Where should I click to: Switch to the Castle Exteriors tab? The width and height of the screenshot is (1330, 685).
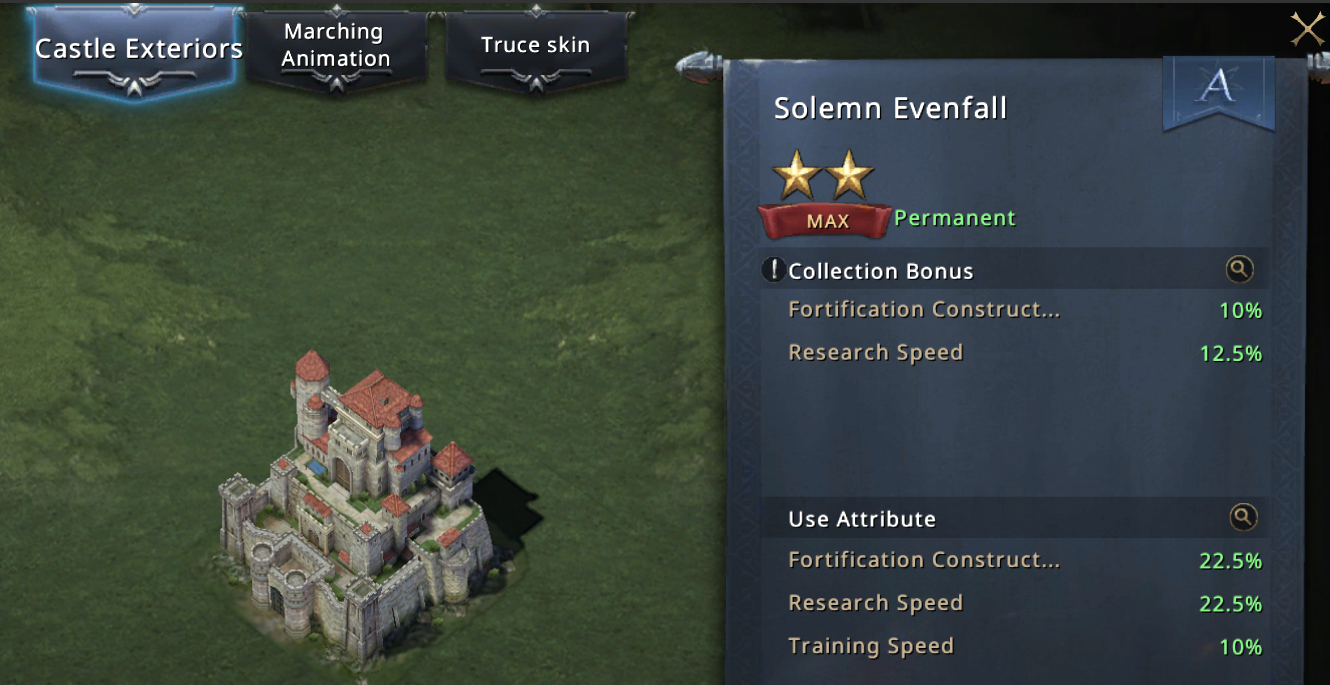(x=138, y=48)
